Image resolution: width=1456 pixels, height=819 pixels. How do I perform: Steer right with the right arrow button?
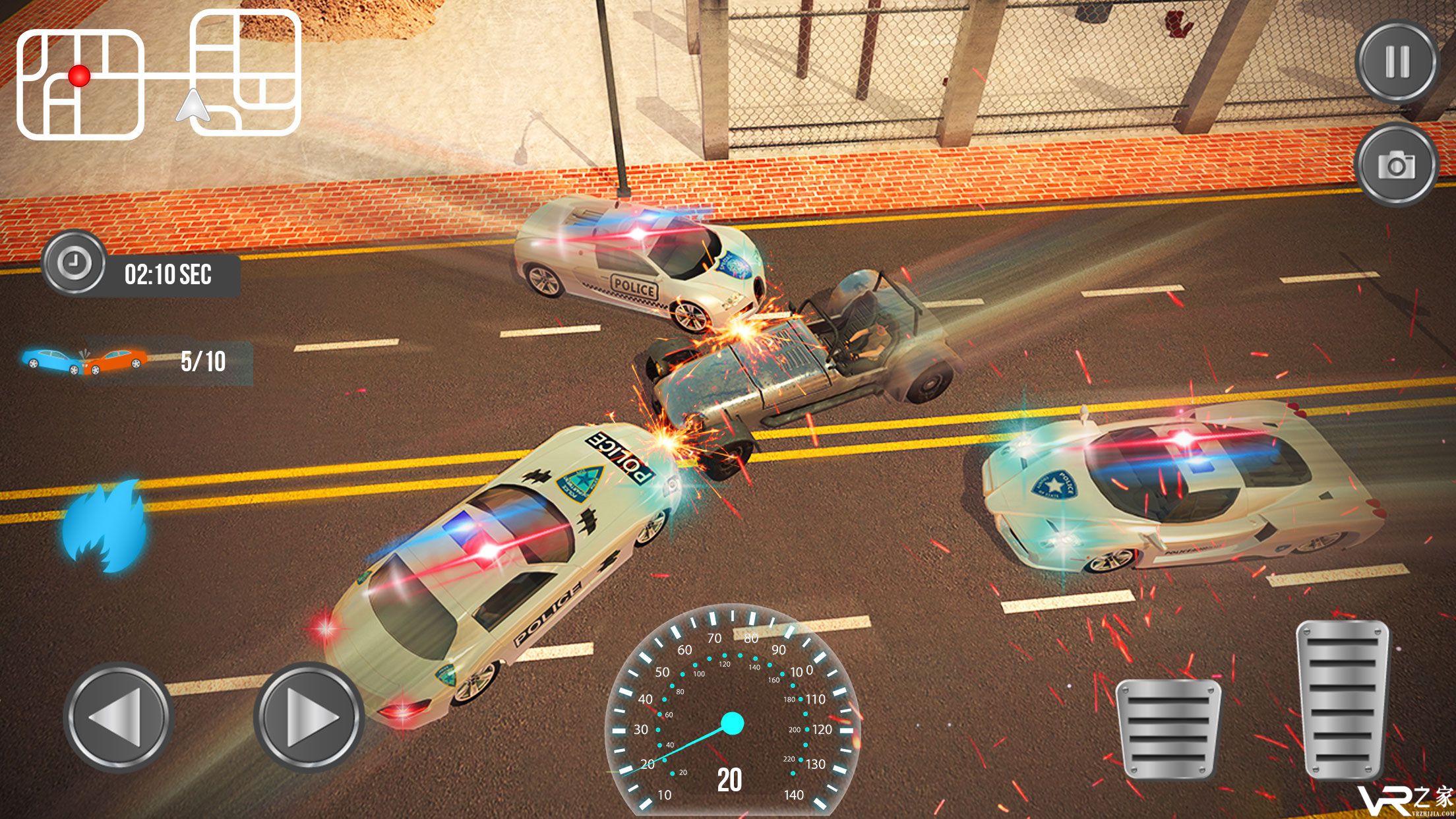309,717
